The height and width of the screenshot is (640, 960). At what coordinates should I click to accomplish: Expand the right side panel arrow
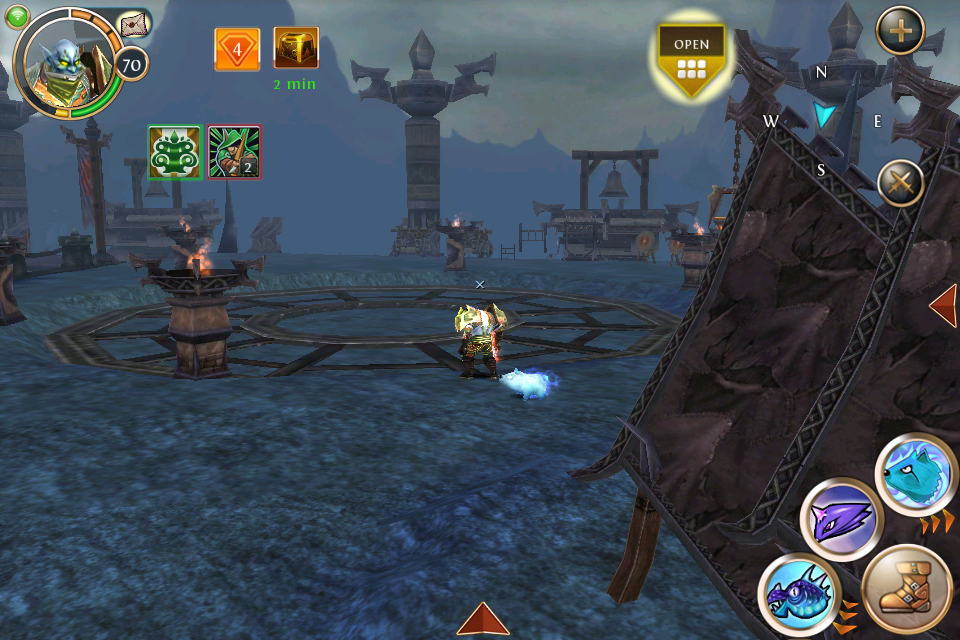point(943,305)
